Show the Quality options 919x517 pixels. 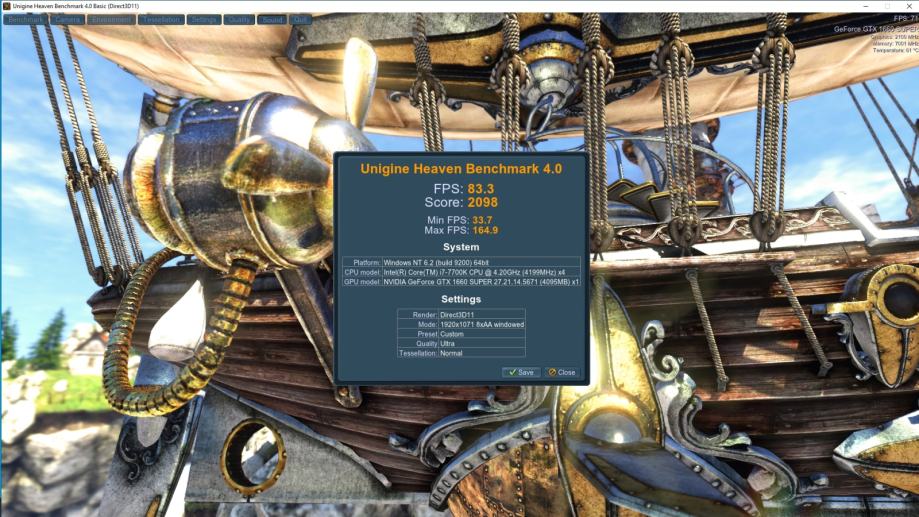click(239, 19)
